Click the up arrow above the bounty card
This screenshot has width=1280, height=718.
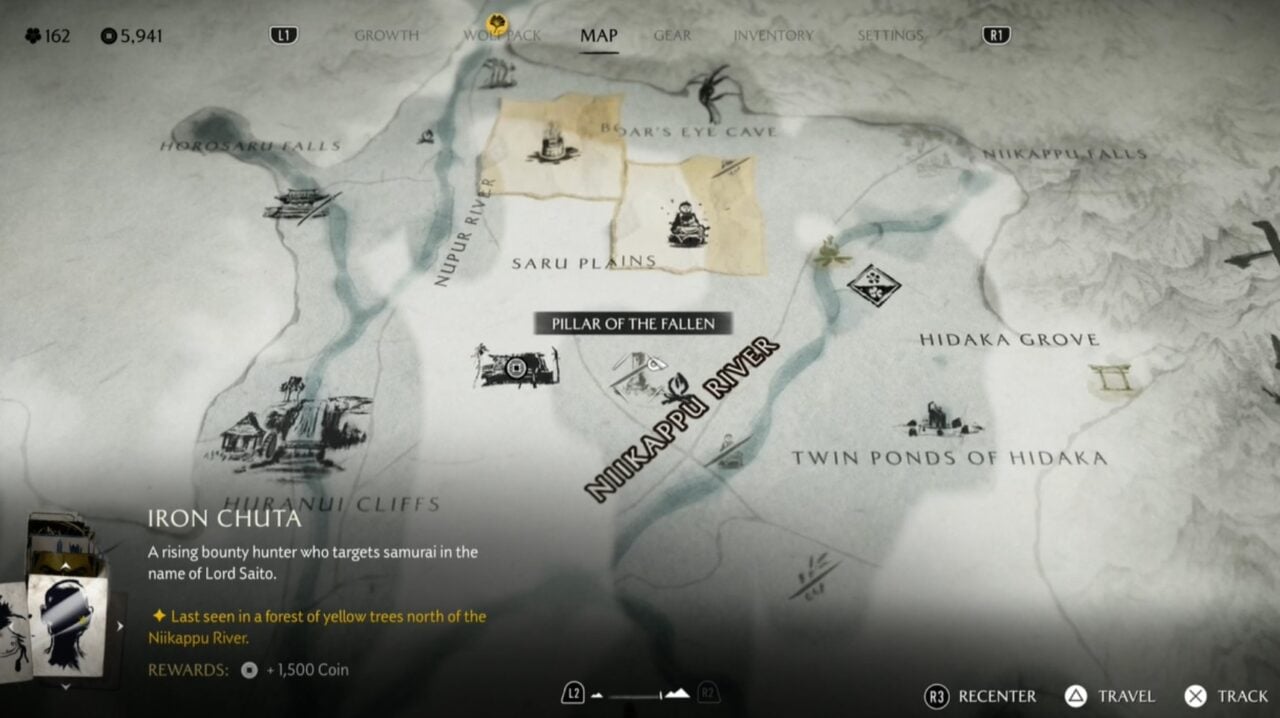tap(67, 564)
